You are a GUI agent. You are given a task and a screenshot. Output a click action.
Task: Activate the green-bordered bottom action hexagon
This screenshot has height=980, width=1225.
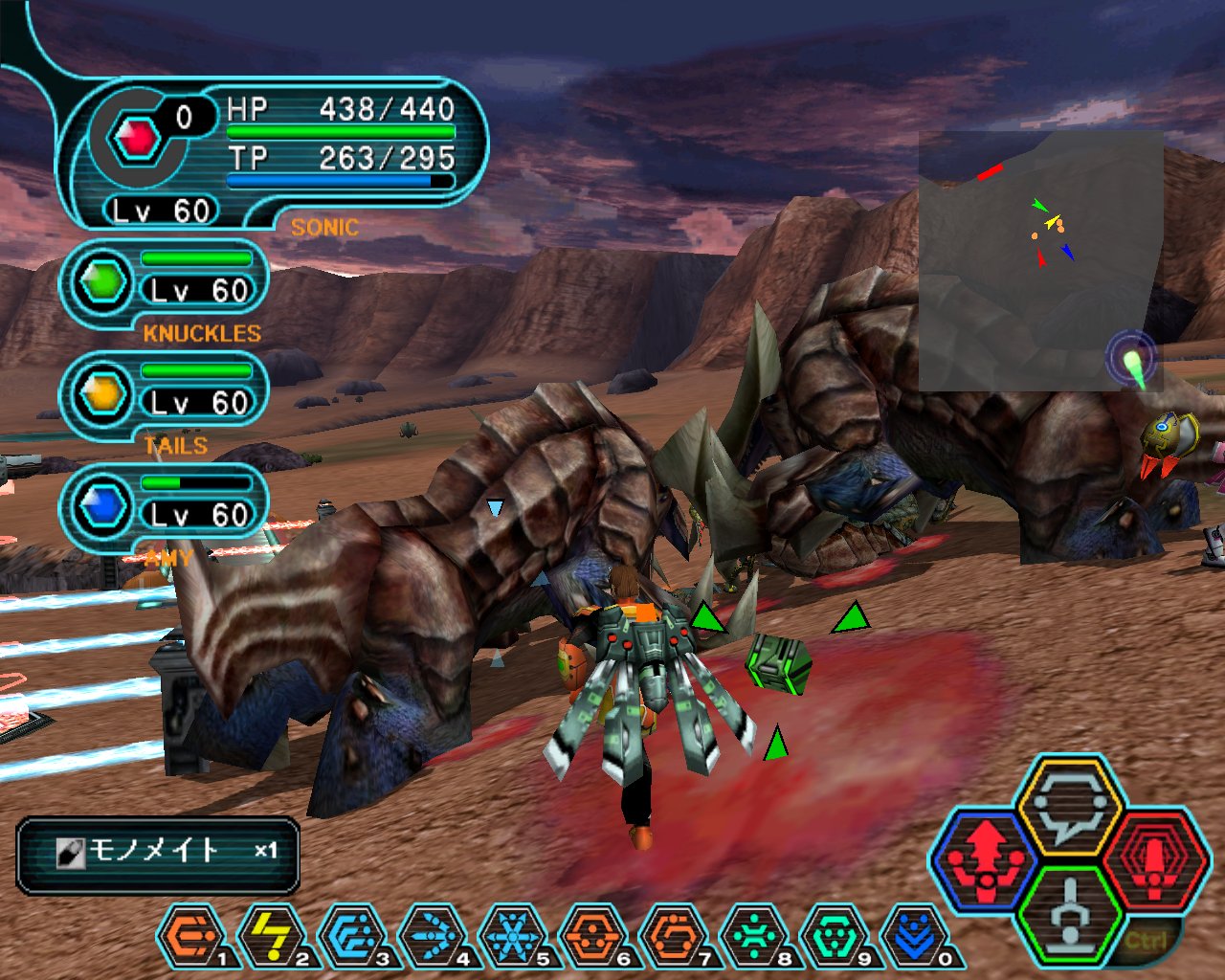pos(1069,914)
